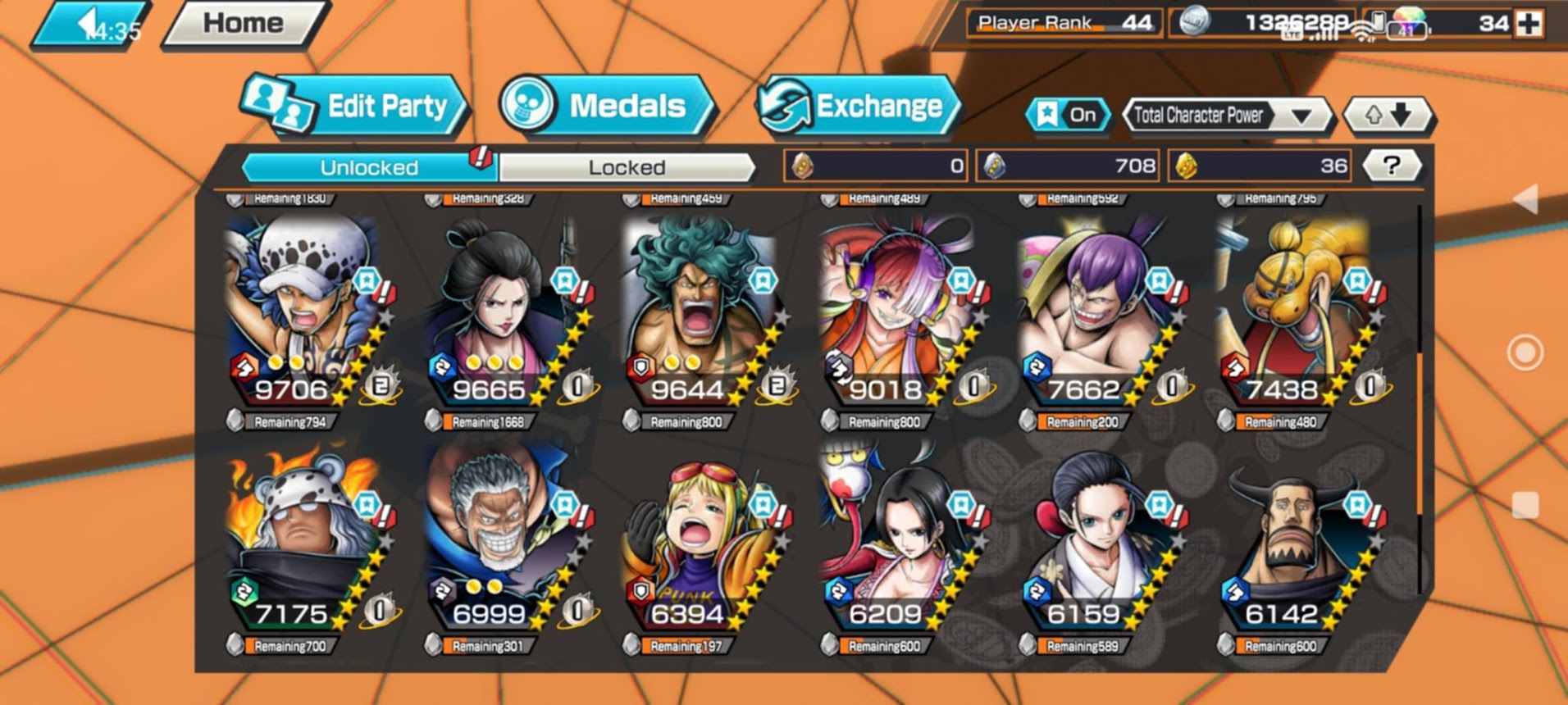This screenshot has width=1568, height=705.
Task: Select the character with 9706 power
Action: pyautogui.click(x=303, y=312)
